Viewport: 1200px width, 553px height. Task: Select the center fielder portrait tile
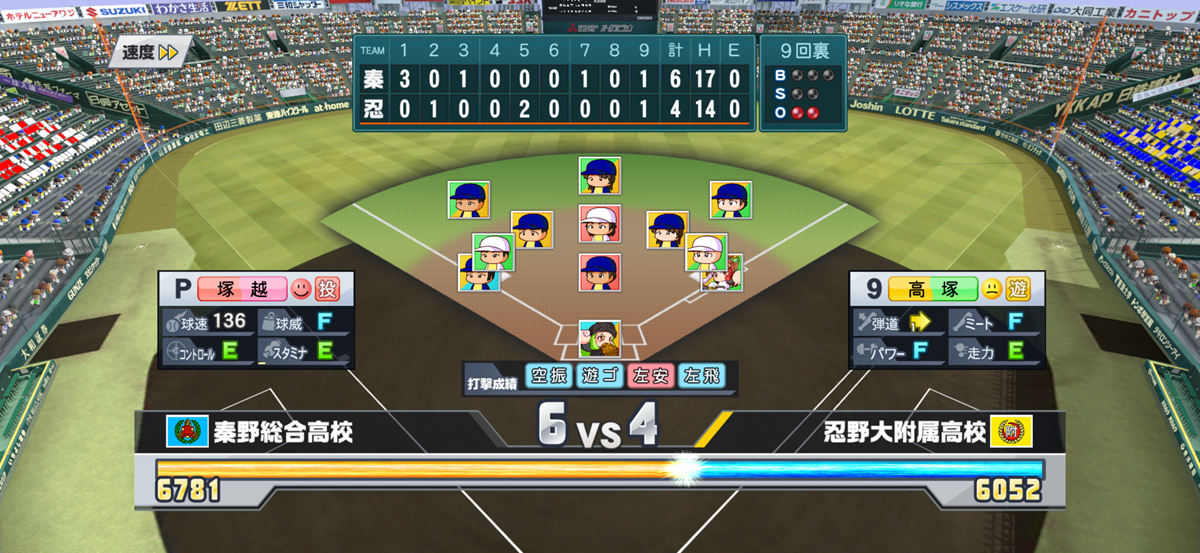[x=599, y=175]
